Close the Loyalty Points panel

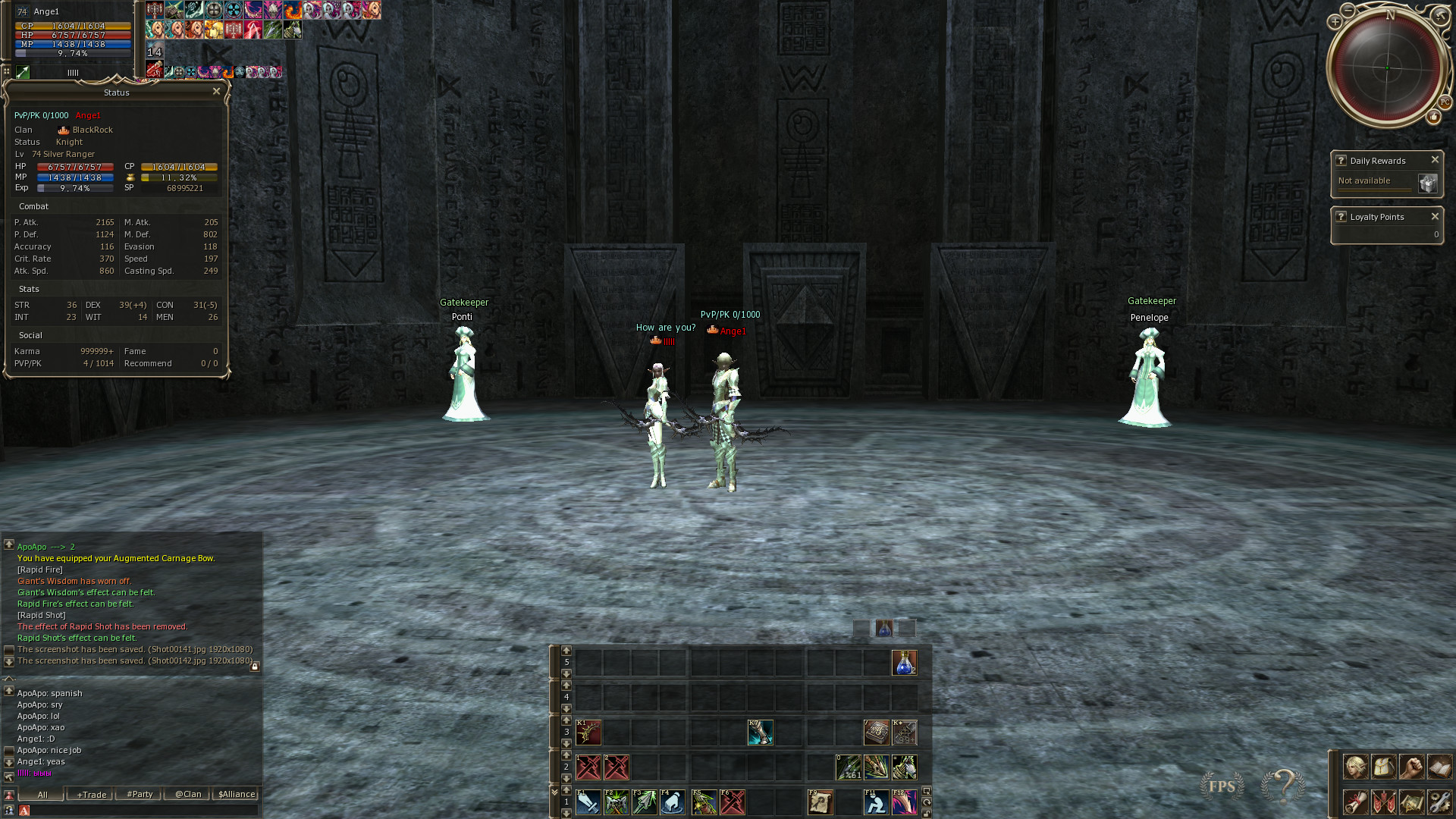(1435, 217)
